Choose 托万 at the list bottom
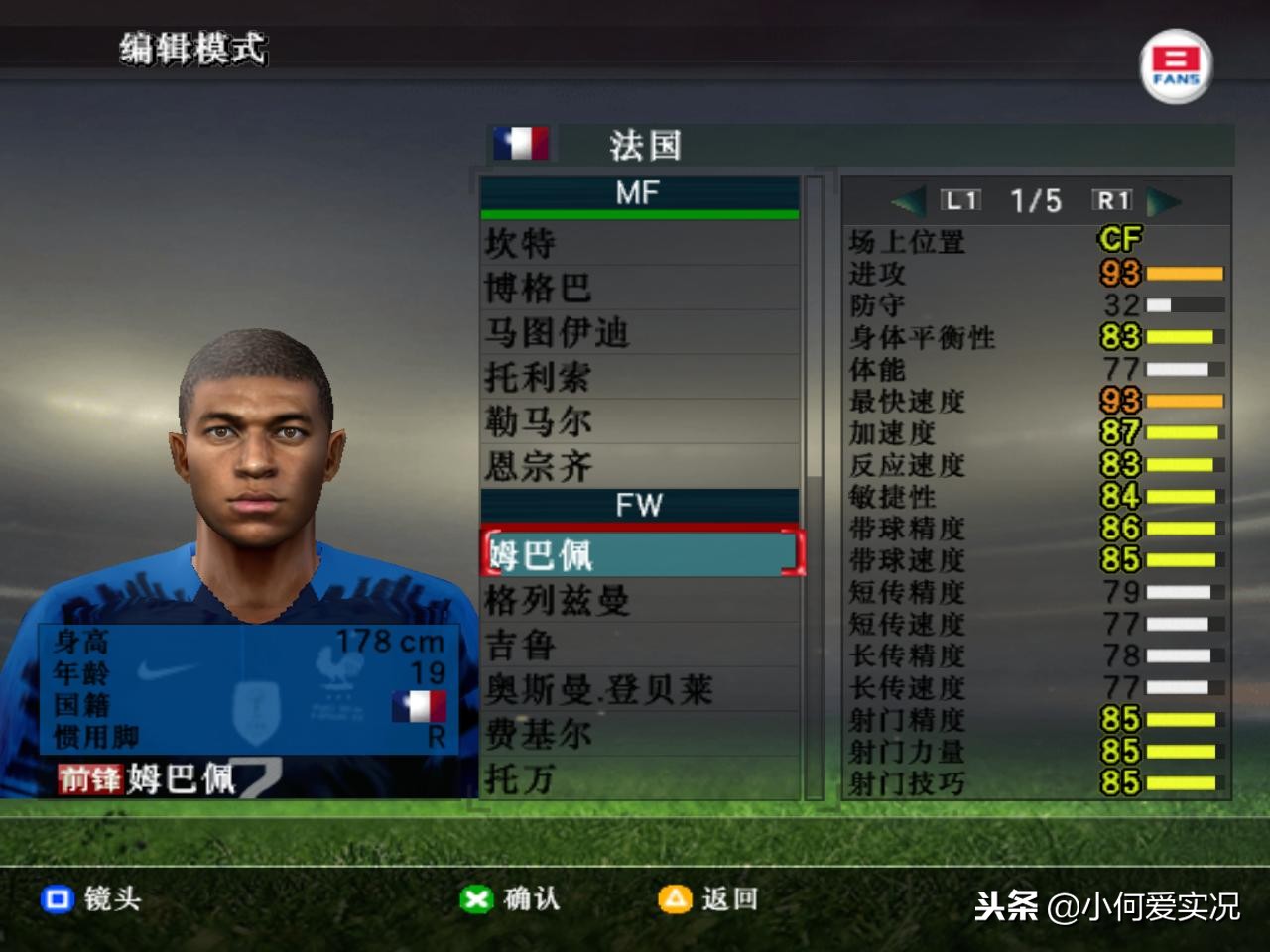Image resolution: width=1270 pixels, height=952 pixels. [639, 778]
